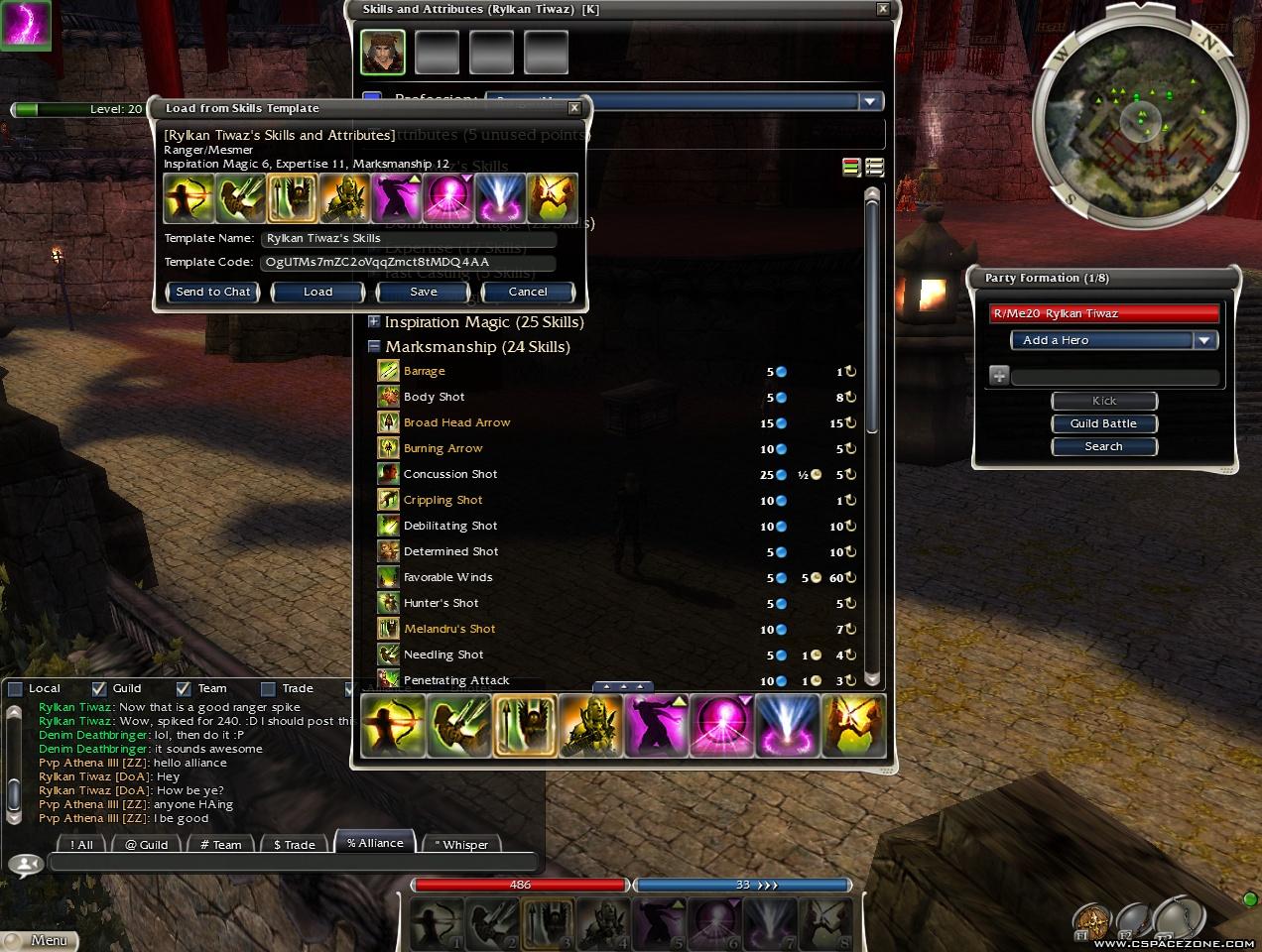Close the Skills and Attributes window
The width and height of the screenshot is (1262, 952).
[x=882, y=9]
